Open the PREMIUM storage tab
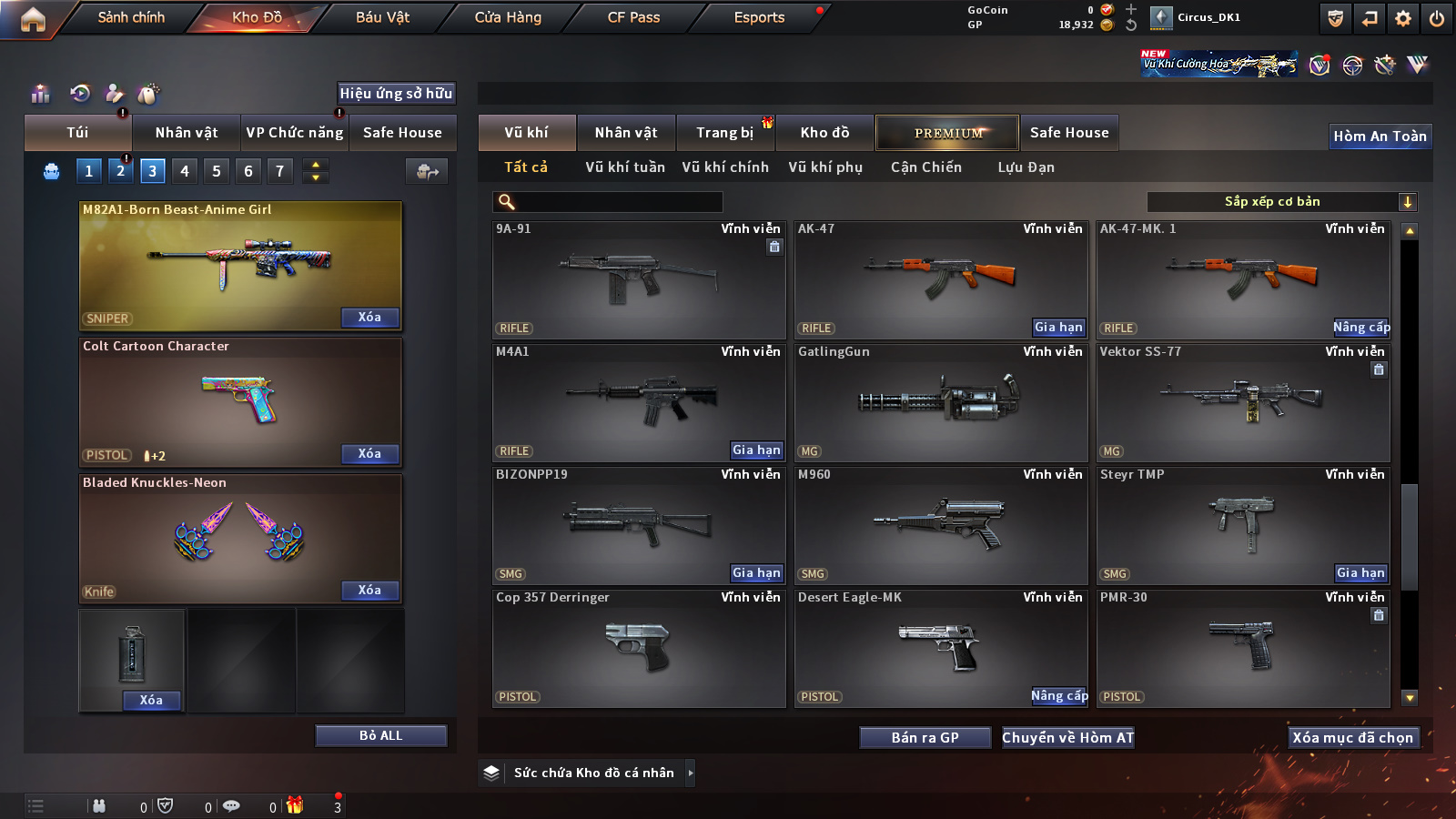The height and width of the screenshot is (819, 1456). click(x=948, y=133)
